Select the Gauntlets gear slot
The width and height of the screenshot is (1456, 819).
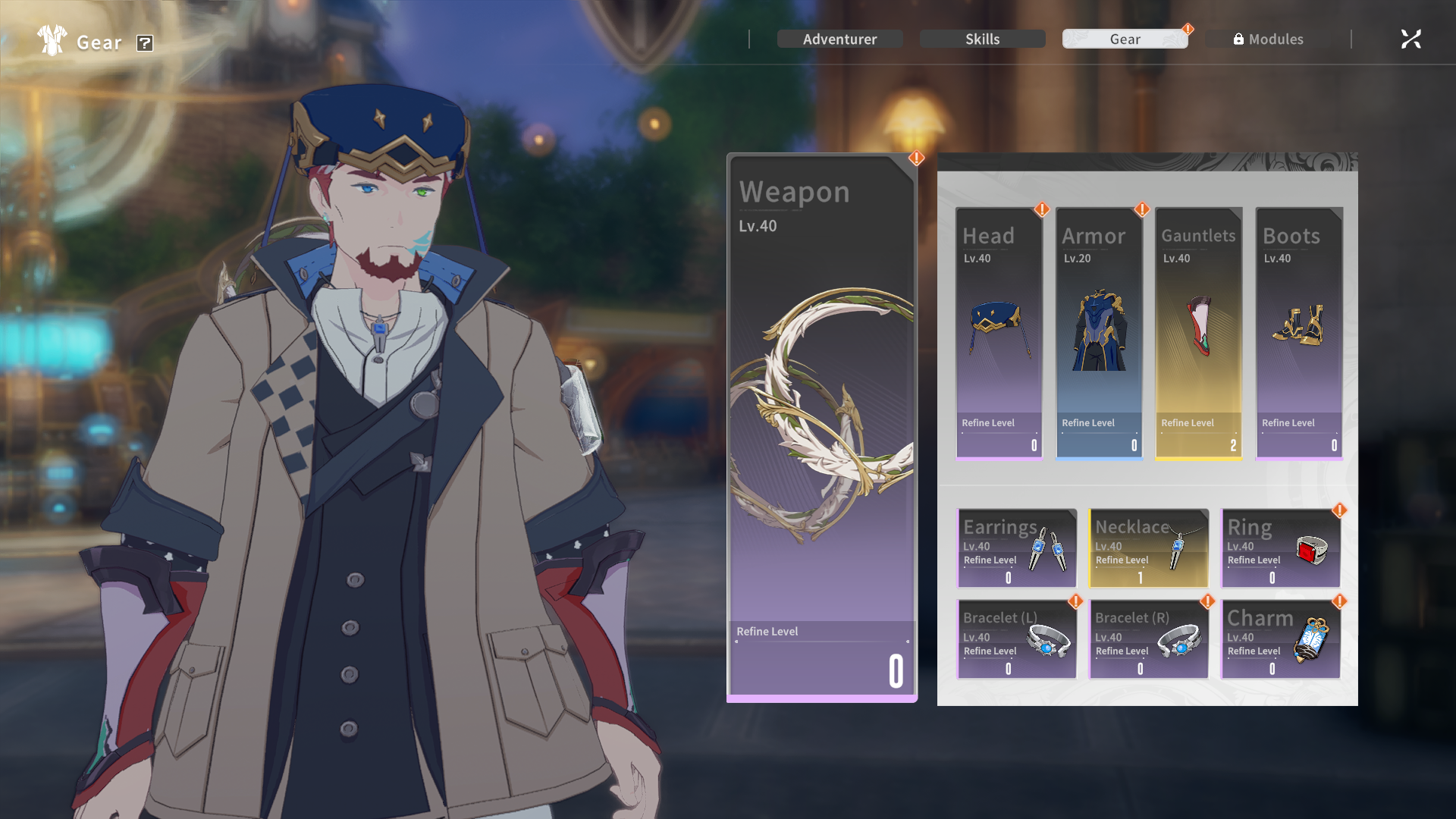pyautogui.click(x=1198, y=334)
